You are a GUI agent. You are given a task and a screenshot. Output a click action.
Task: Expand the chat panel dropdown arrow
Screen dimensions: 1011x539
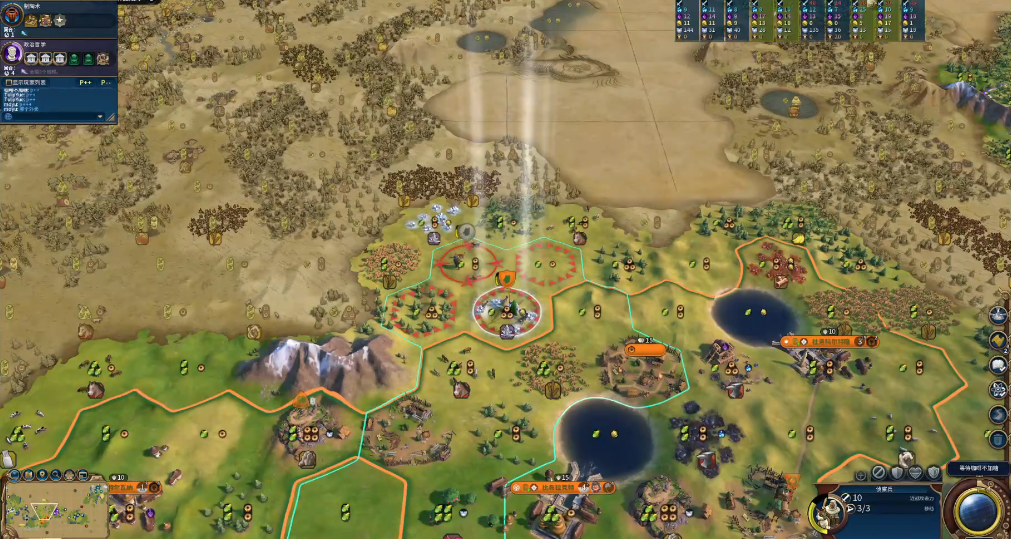tap(100, 116)
